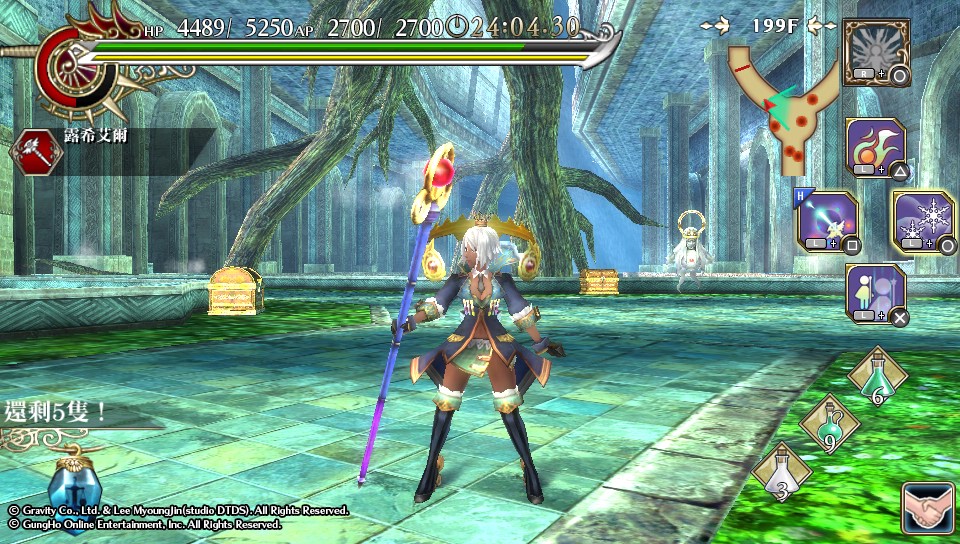Activate the grayed-out burst skill icon
This screenshot has width=960, height=544.
click(x=875, y=50)
